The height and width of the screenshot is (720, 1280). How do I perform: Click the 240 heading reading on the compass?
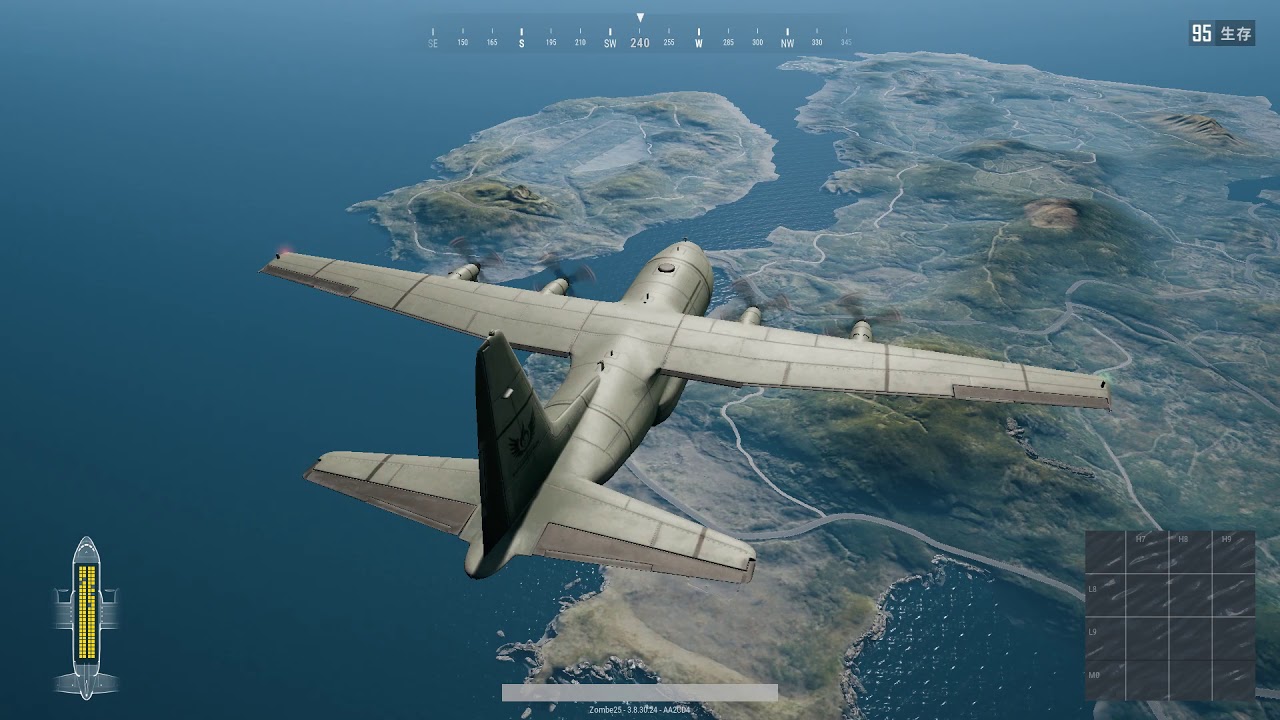[640, 43]
